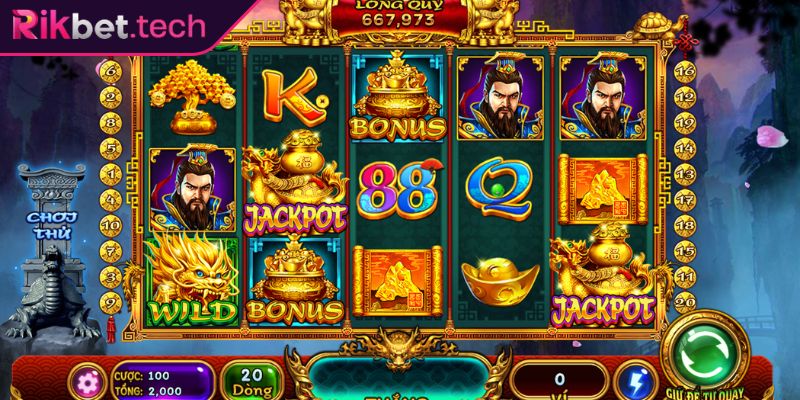Viewport: 800px width, 400px height.
Task: Click the Rikbet.tech site logo
Action: pyautogui.click(x=105, y=22)
